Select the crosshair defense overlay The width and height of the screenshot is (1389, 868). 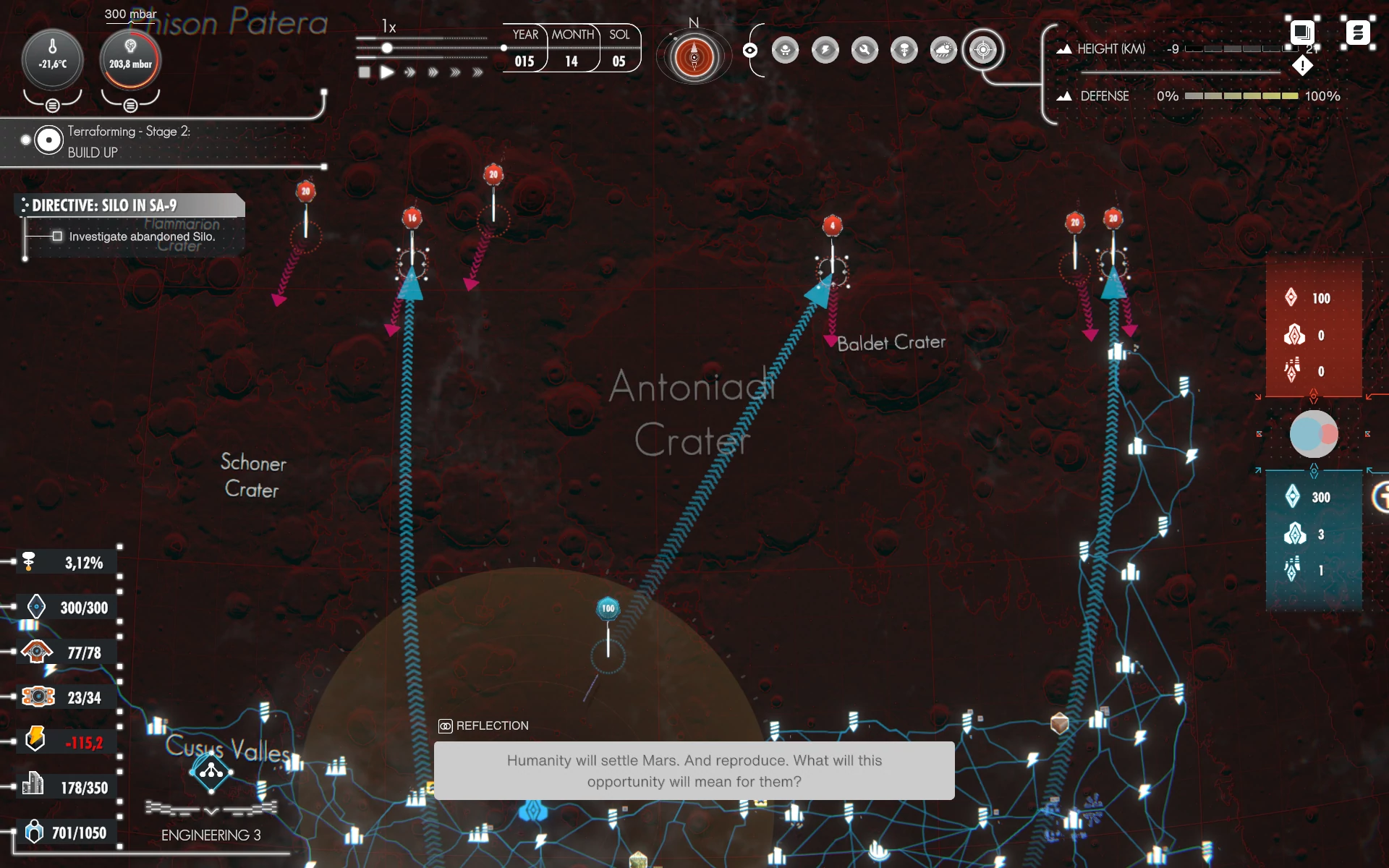coord(982,50)
